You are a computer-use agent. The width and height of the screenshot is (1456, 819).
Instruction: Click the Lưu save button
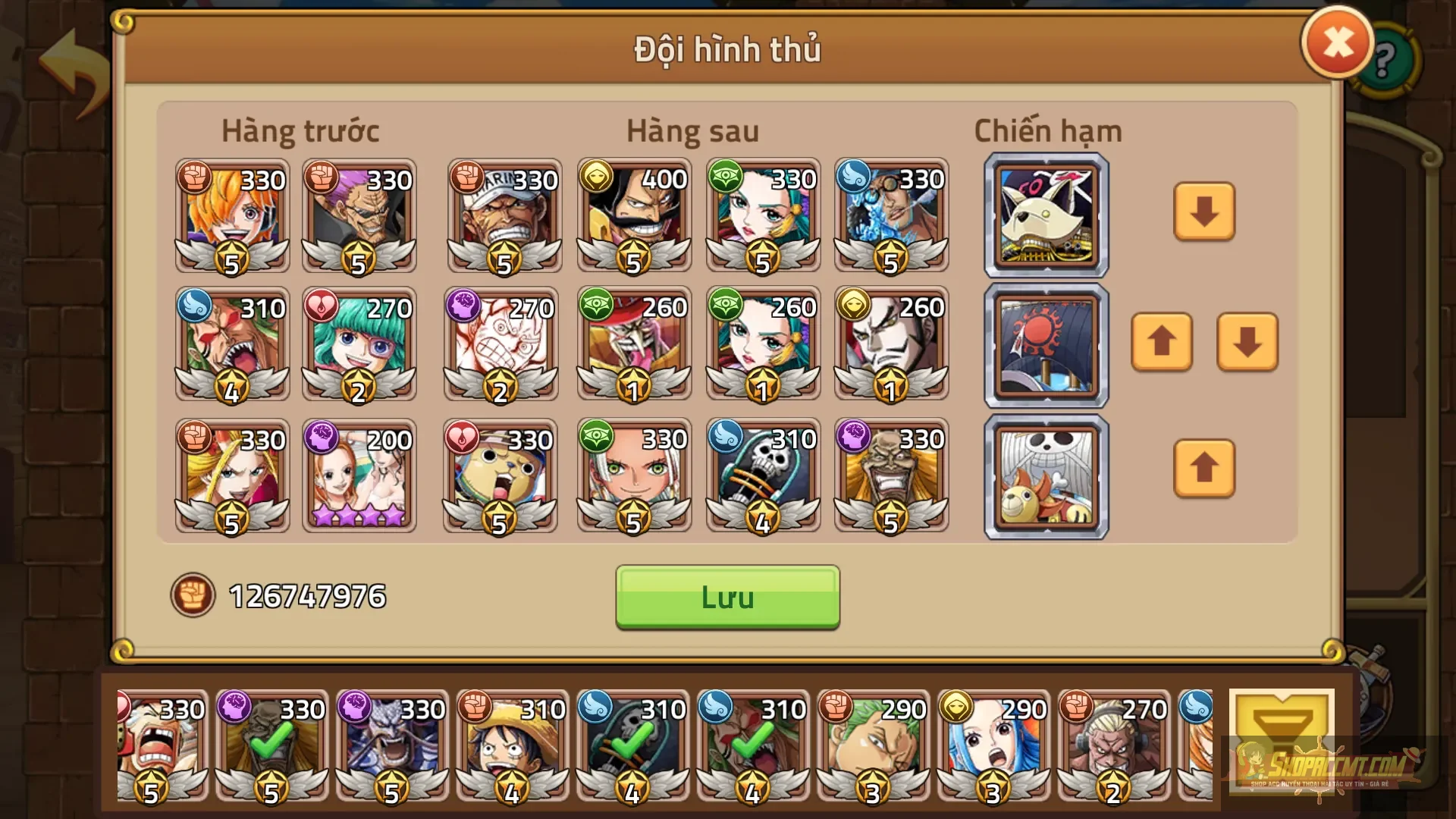point(726,598)
